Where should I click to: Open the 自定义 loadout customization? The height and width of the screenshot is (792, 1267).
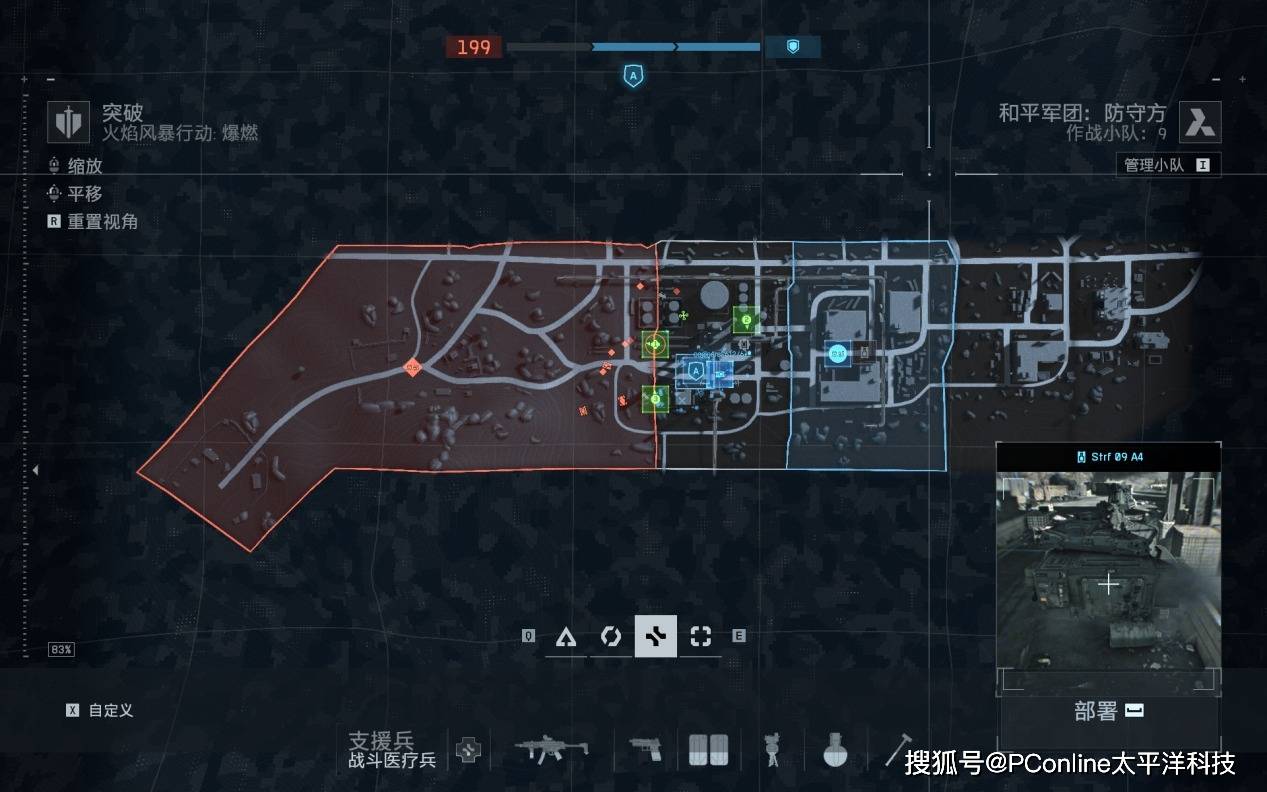click(x=100, y=710)
